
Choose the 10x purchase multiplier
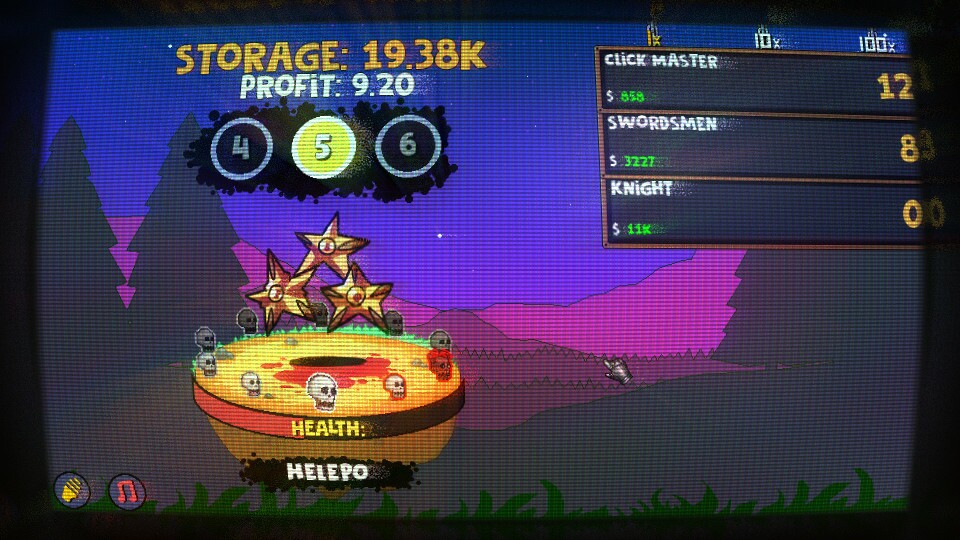point(767,41)
